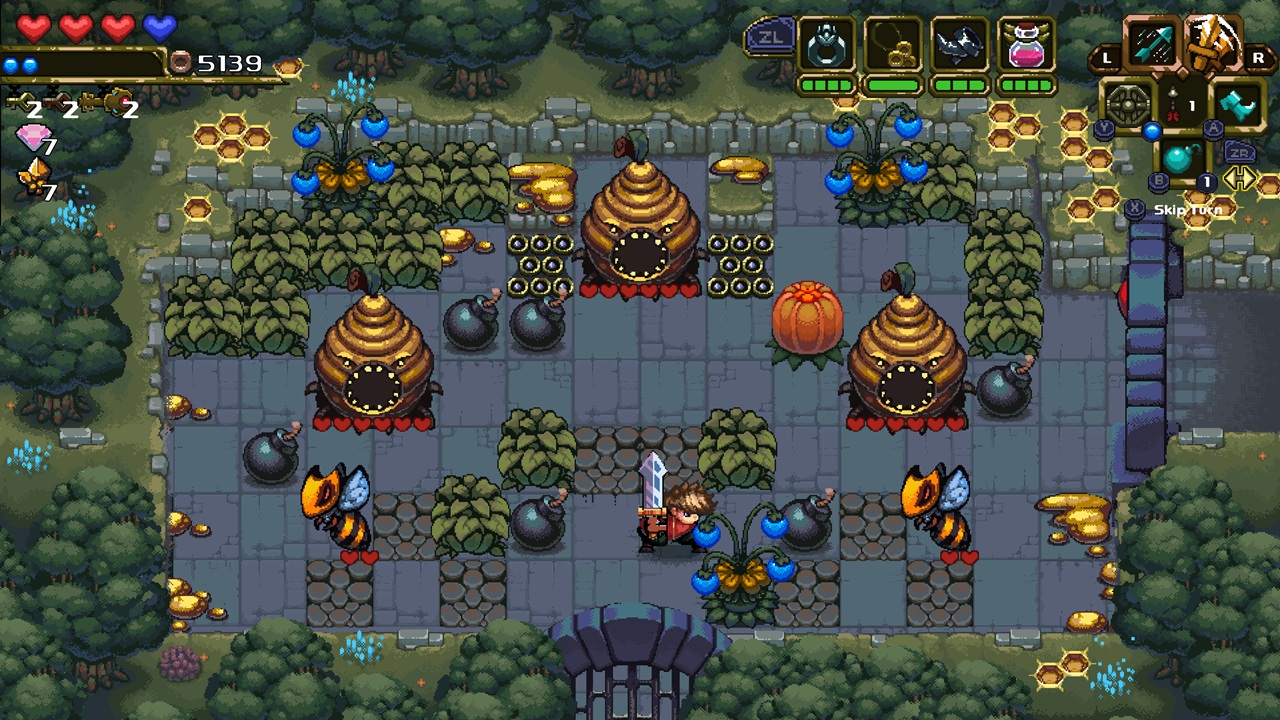Toggle the yellow weapon-swap arrows indicator
This screenshot has width=1280, height=720.
click(1238, 179)
